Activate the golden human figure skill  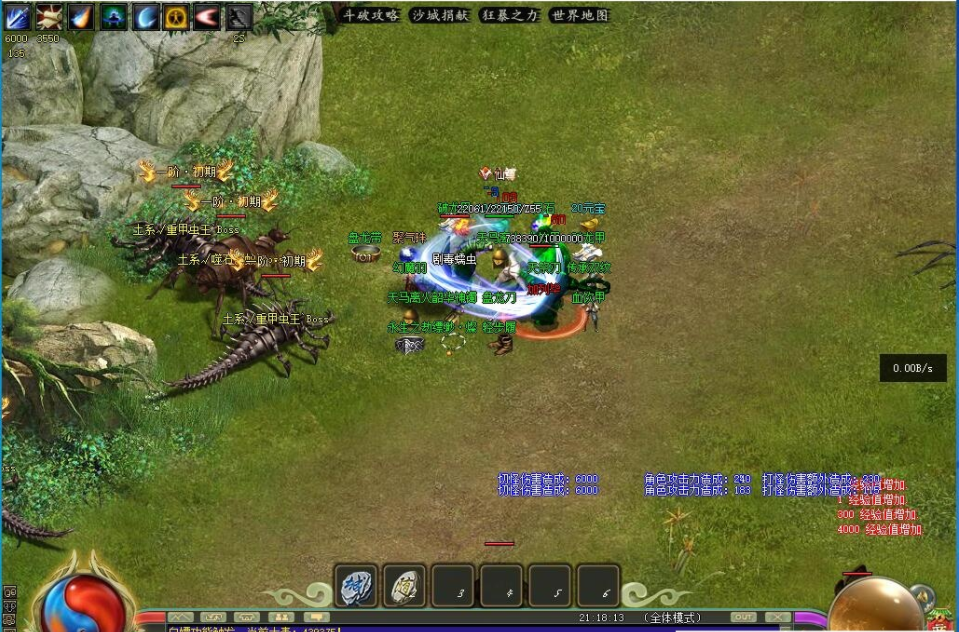(x=176, y=17)
